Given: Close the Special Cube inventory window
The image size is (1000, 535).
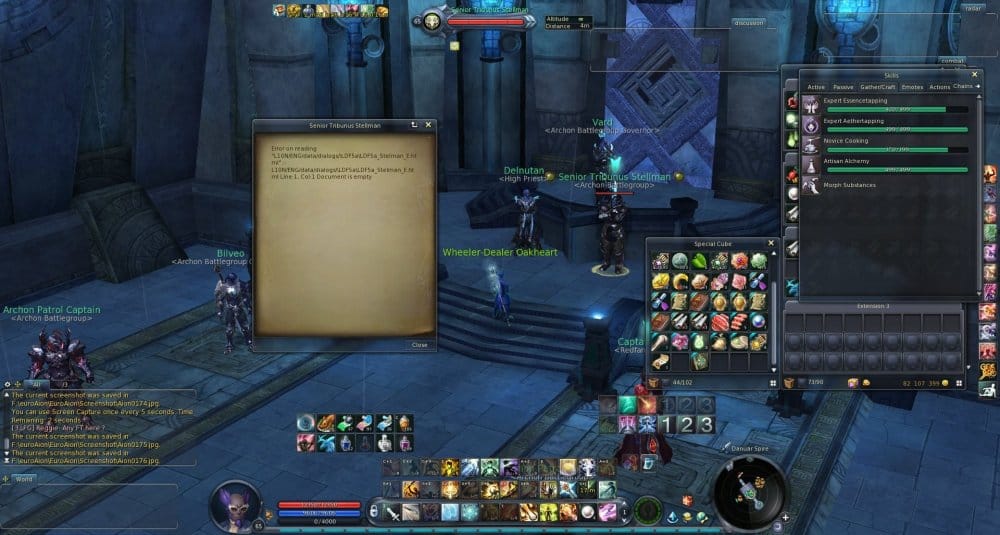Looking at the screenshot, I should click(770, 243).
